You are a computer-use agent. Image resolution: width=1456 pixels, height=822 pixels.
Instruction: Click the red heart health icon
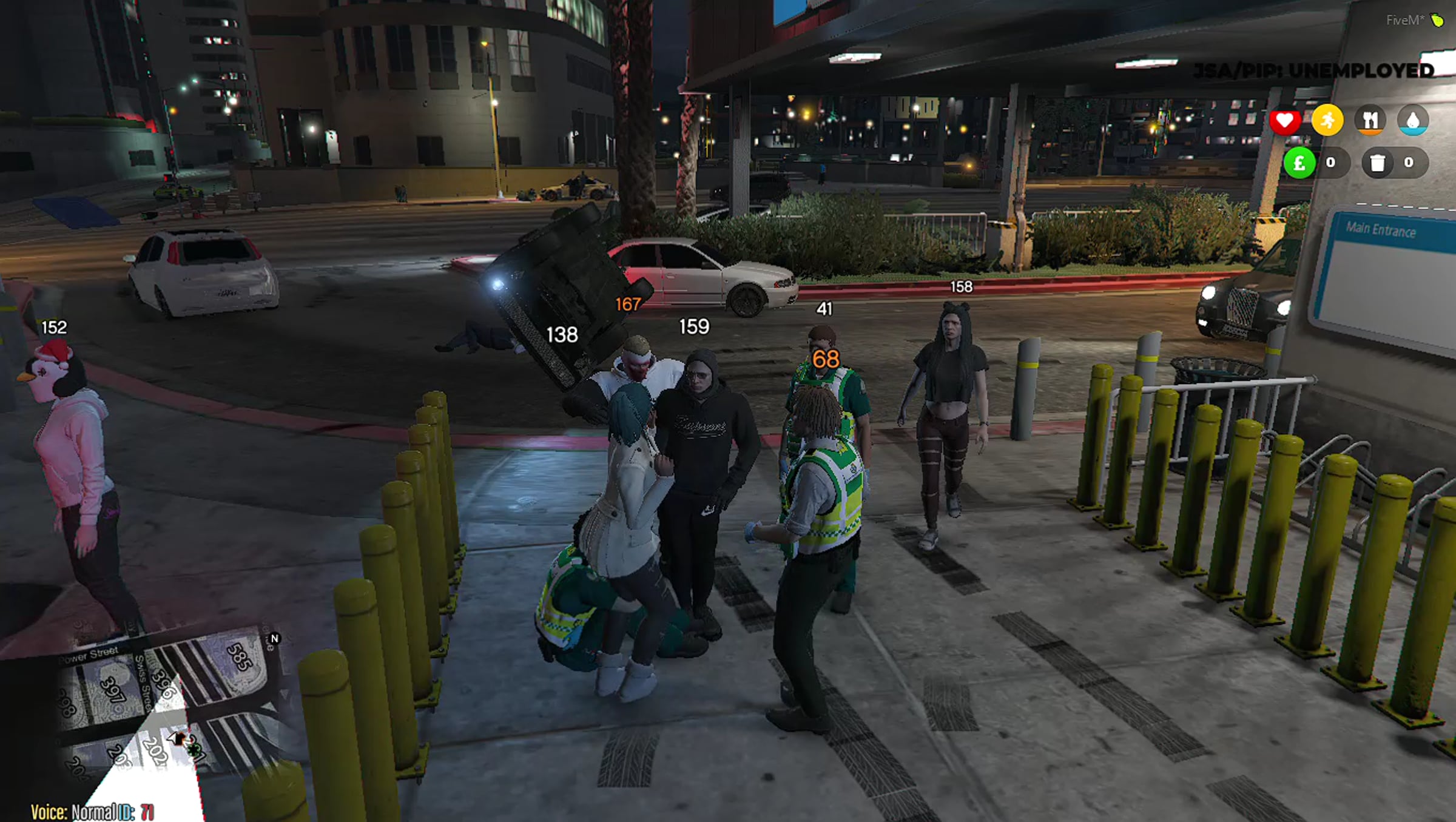1284,121
